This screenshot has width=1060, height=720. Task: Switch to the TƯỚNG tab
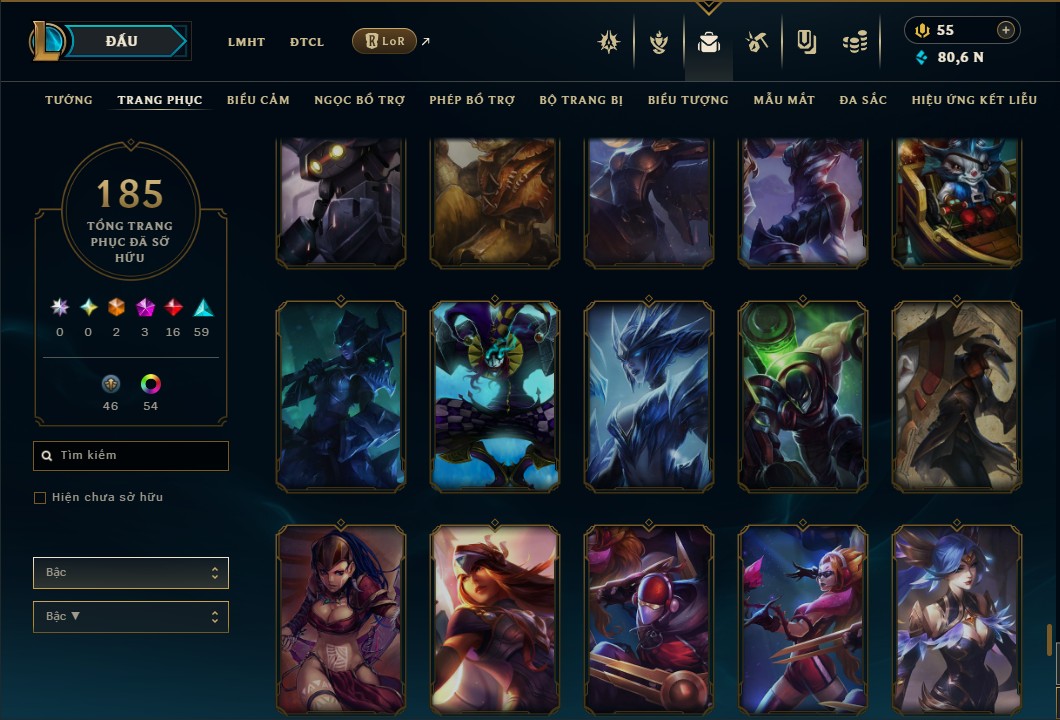coord(69,100)
